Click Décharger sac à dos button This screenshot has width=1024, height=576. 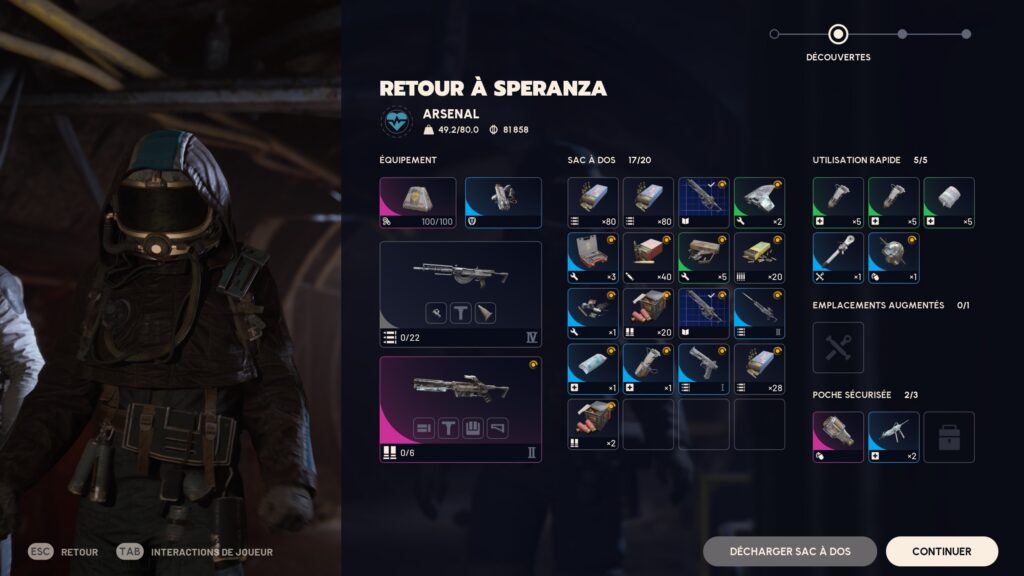pos(789,551)
